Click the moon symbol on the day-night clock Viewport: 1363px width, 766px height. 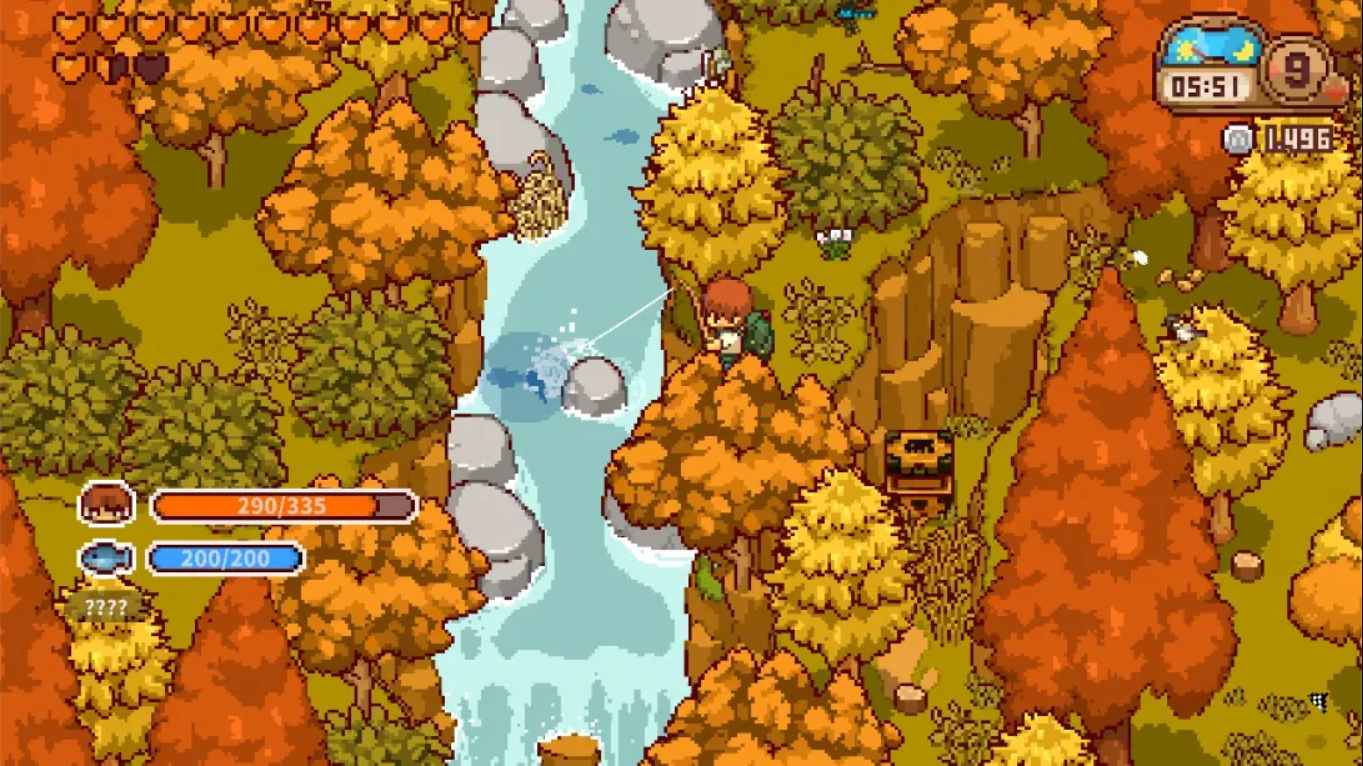1244,51
